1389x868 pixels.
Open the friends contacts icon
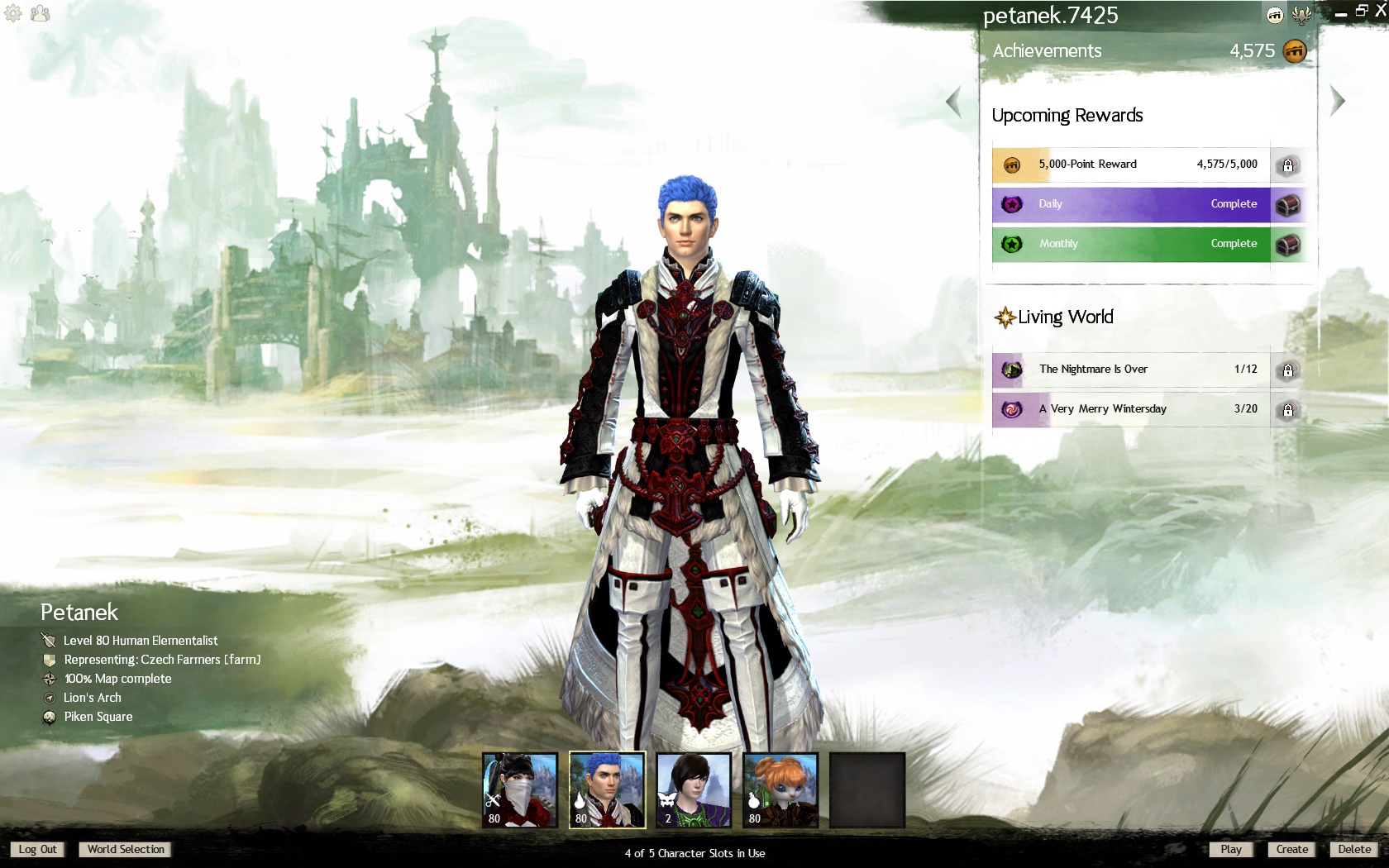pos(40,13)
